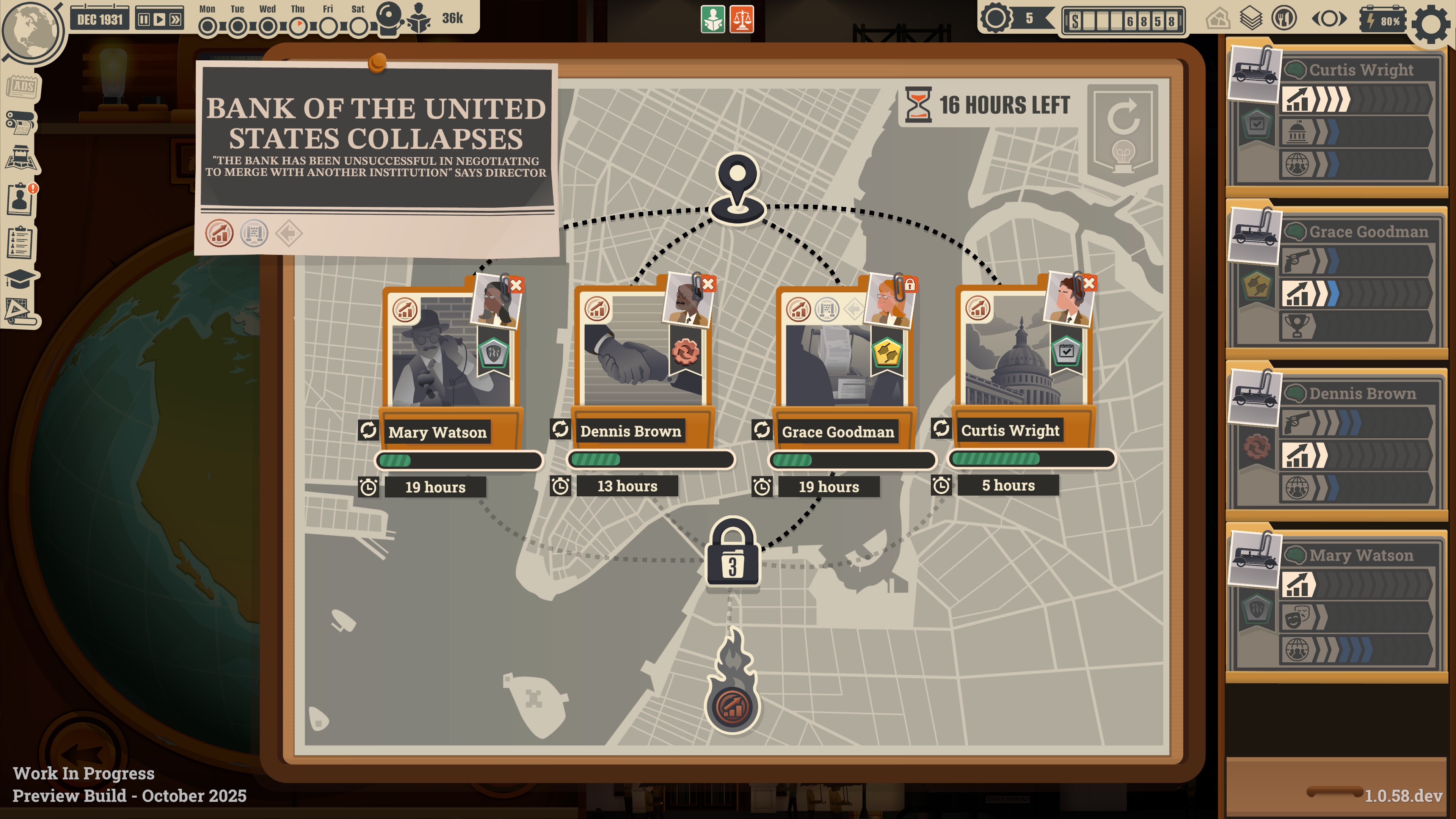Activate fast-forward speed
This screenshot has width=1456, height=819.
click(175, 20)
